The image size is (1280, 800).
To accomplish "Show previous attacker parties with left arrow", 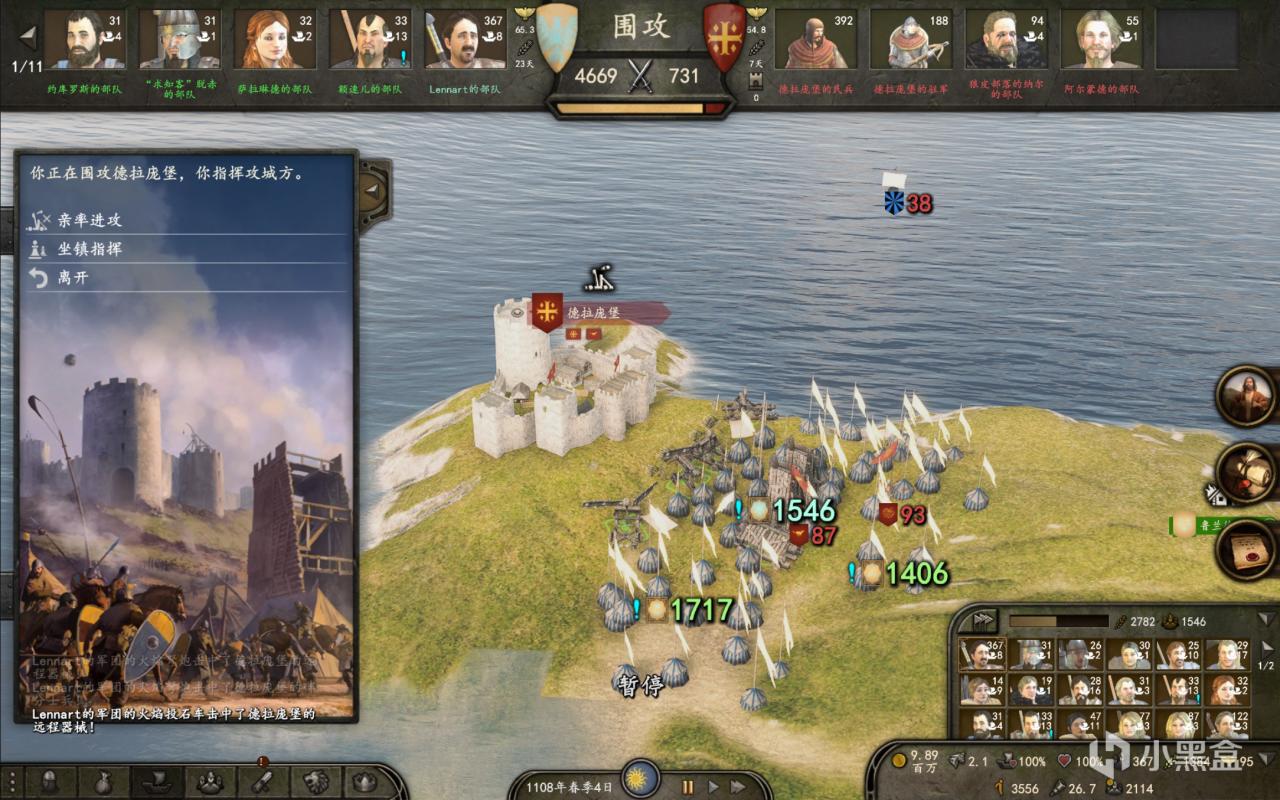I will [x=27, y=38].
